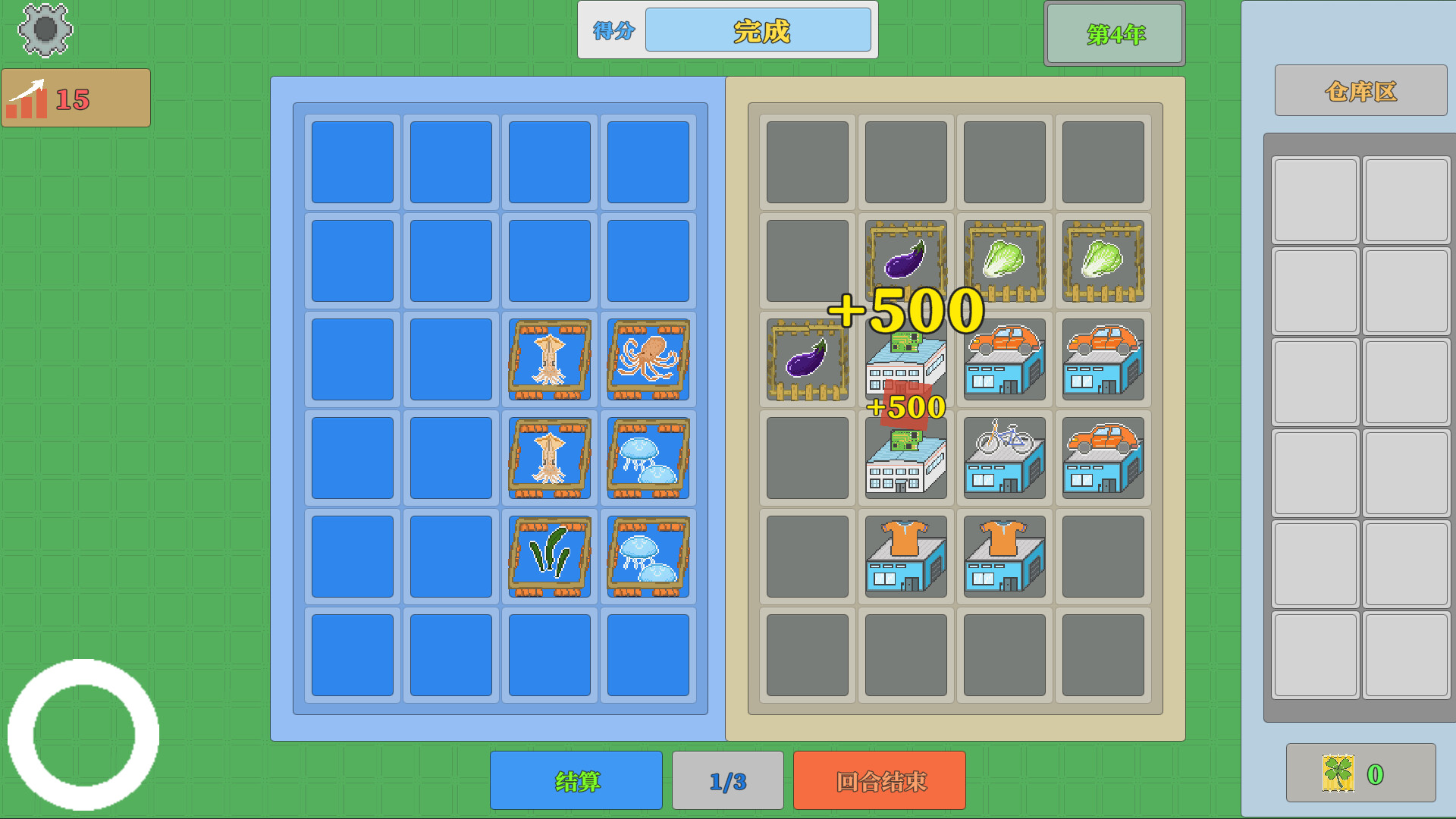End the turn with 回合结束 button
The image size is (1456, 819).
coord(878,780)
